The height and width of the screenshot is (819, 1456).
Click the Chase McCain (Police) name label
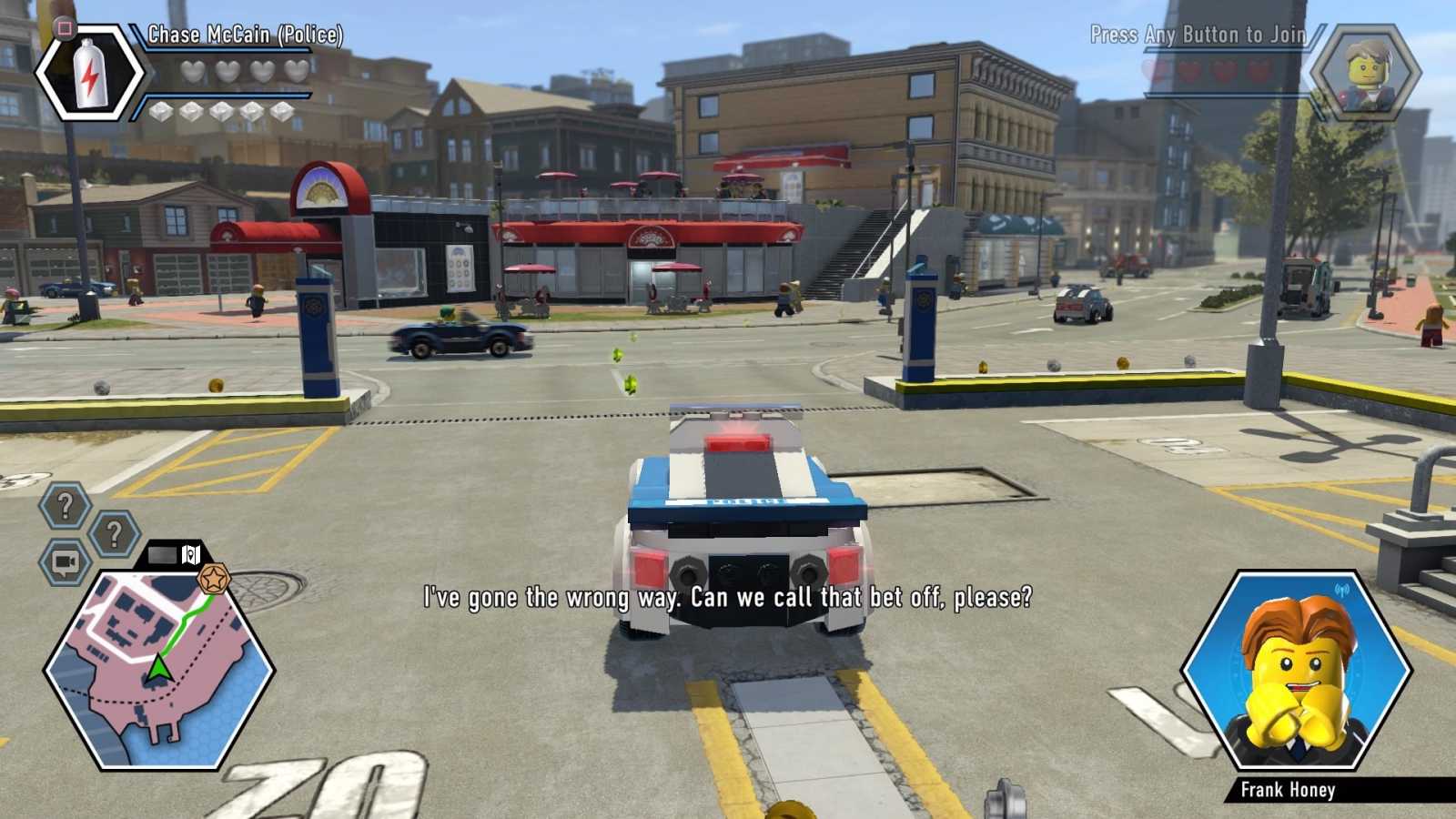tap(244, 35)
